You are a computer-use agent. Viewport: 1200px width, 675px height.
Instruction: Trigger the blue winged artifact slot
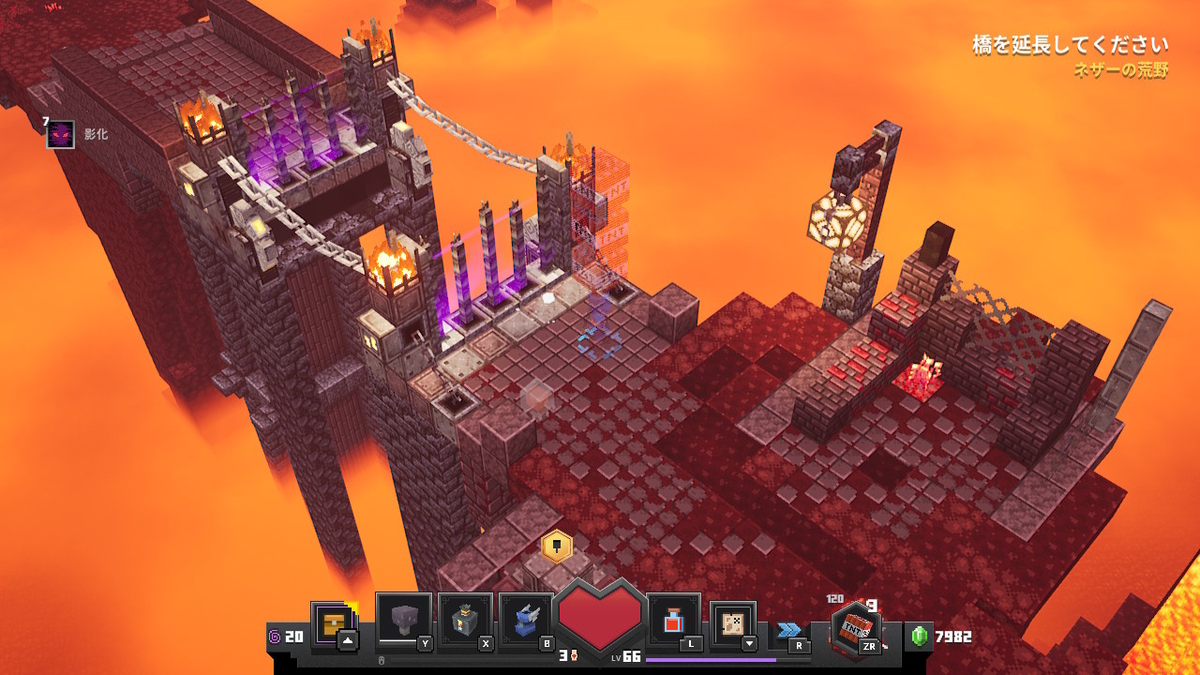coord(526,621)
